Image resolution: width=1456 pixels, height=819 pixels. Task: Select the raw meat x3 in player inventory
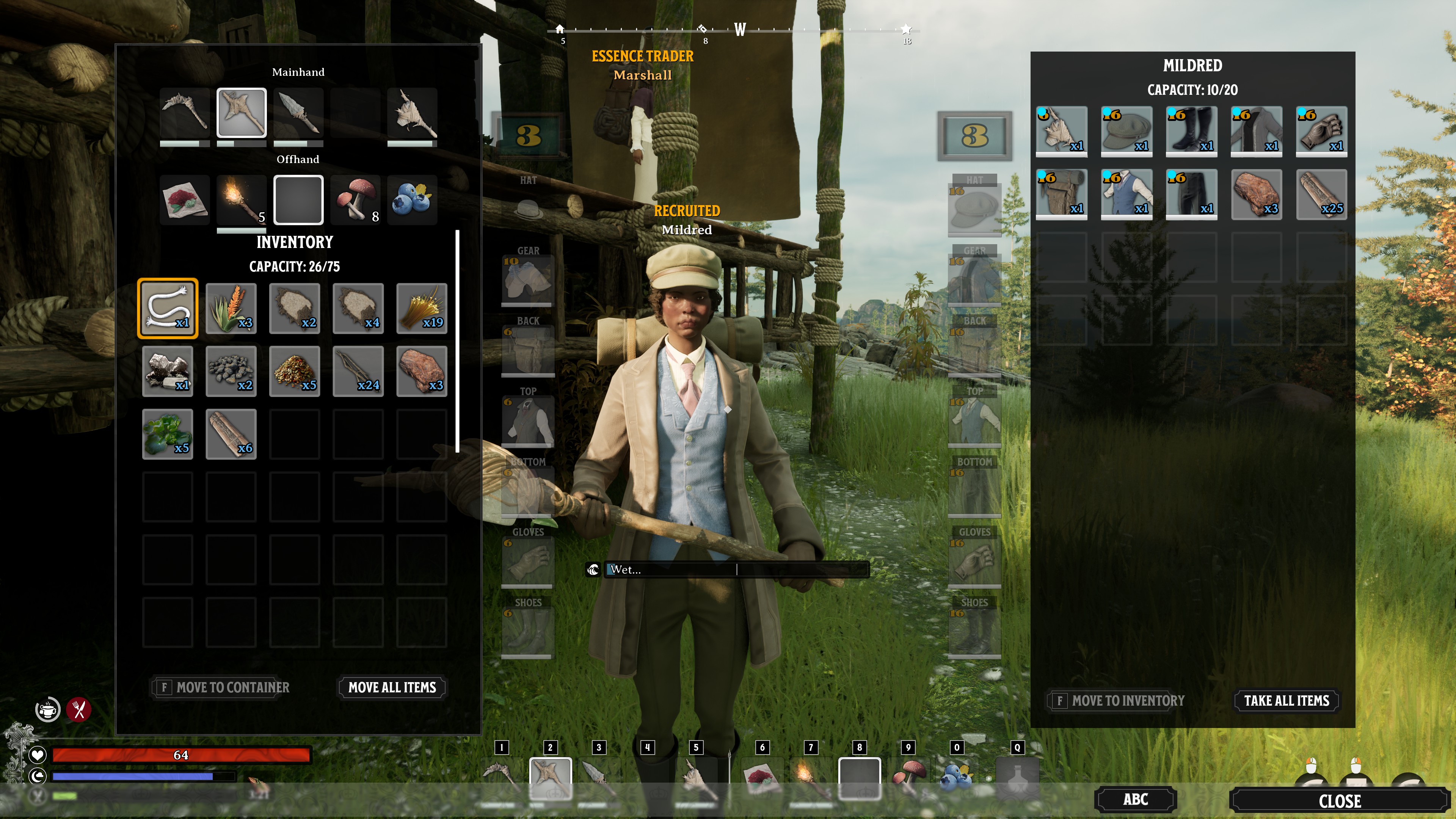pyautogui.click(x=422, y=371)
